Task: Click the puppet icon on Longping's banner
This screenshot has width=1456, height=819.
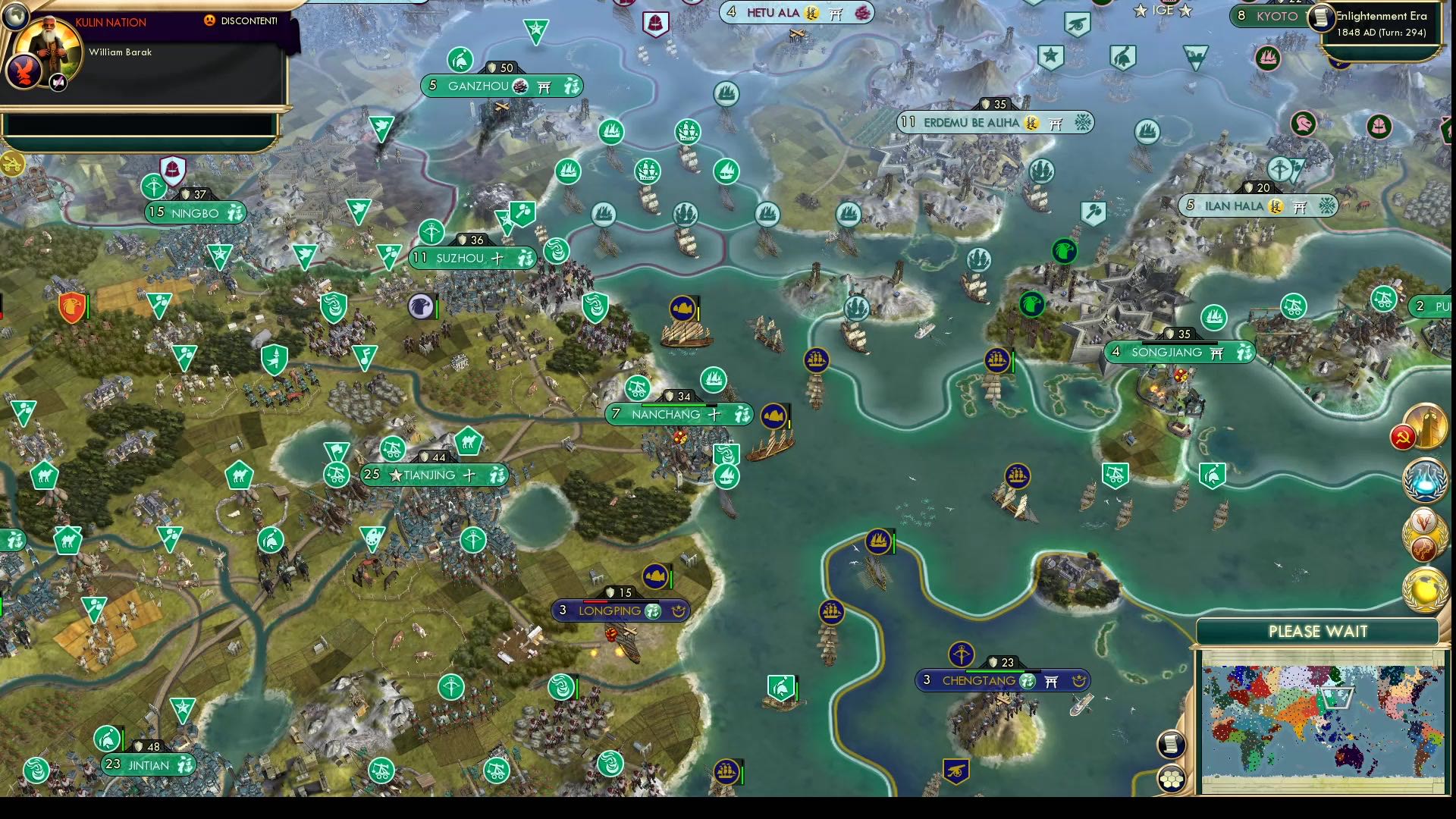Action: tap(677, 610)
